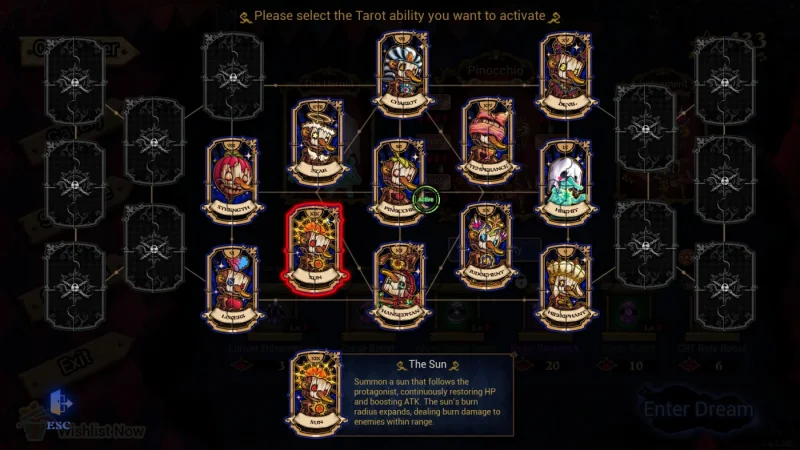Image resolution: width=800 pixels, height=450 pixels.
Task: Select the active Pinocchio tarot card
Action: click(x=401, y=180)
